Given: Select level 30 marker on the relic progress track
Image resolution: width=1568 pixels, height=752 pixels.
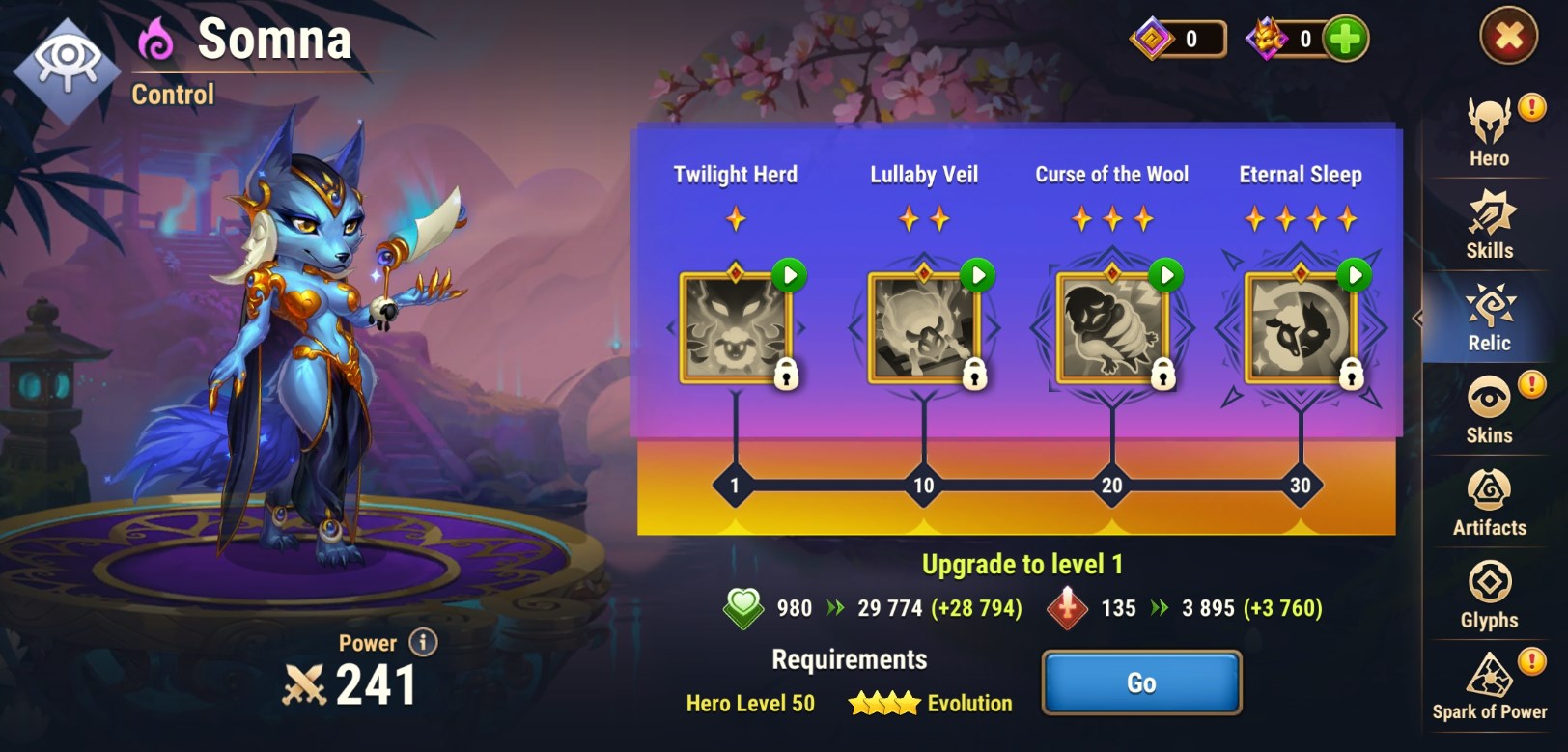Looking at the screenshot, I should click(x=1302, y=483).
